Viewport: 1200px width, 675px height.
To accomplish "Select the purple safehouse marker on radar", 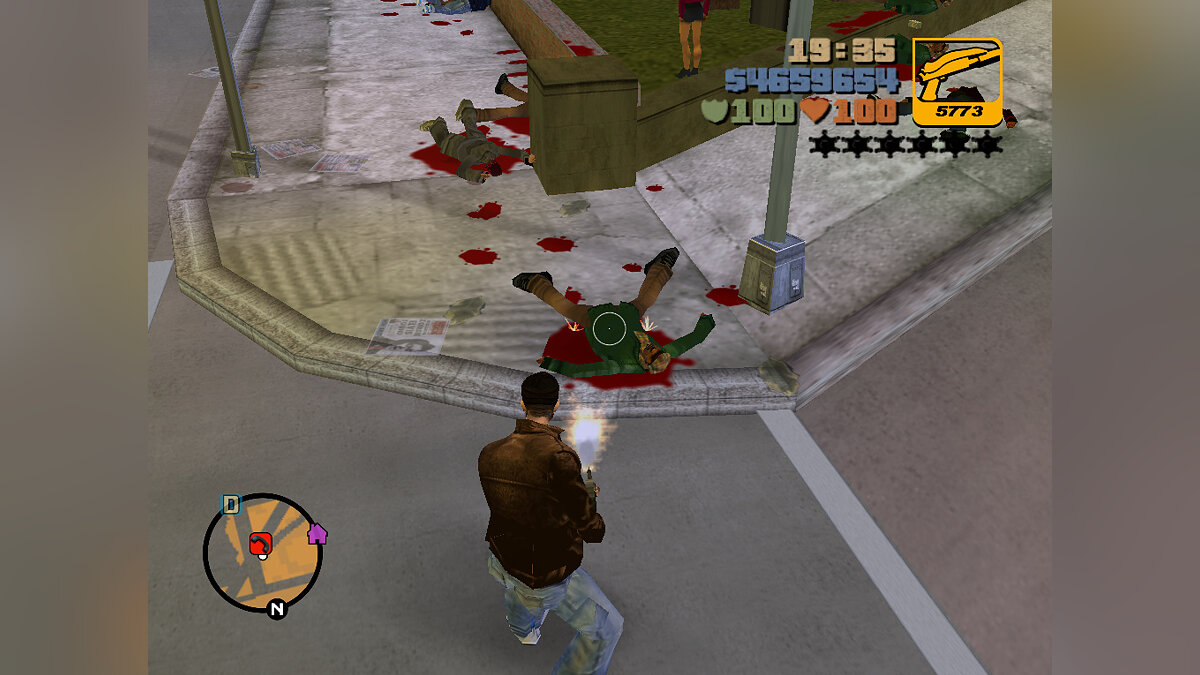I will (317, 533).
